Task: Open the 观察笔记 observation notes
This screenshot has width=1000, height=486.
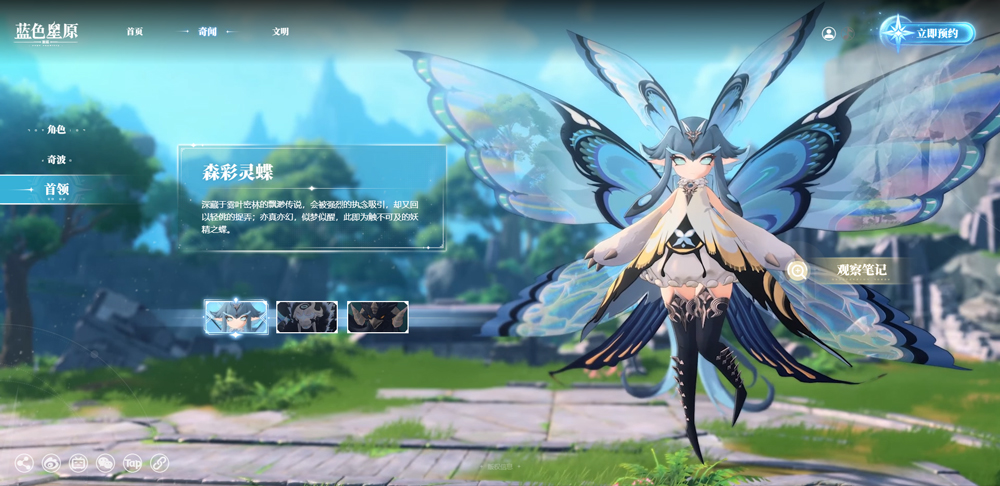Action: pos(848,269)
